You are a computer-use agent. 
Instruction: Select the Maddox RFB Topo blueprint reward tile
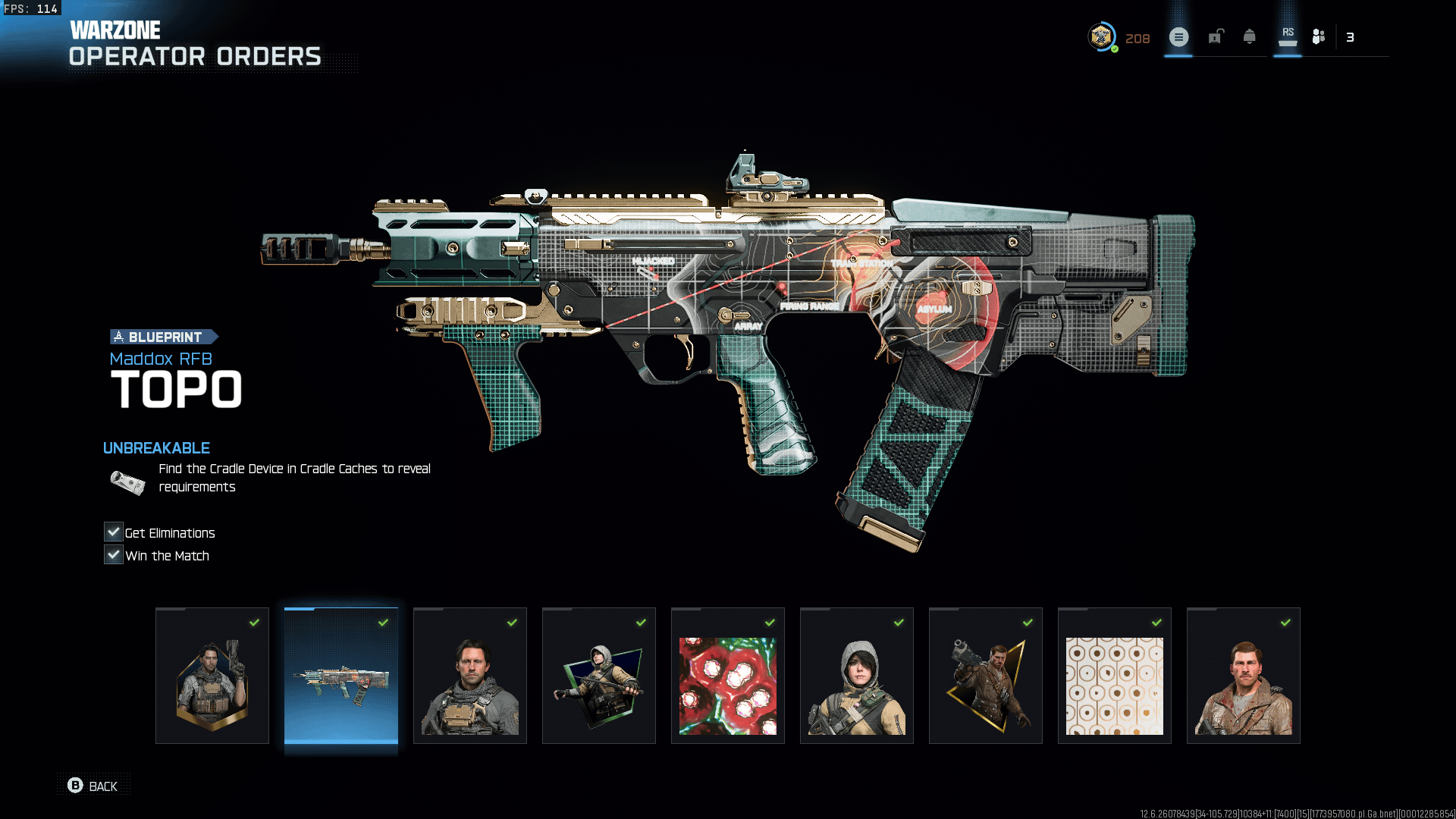pyautogui.click(x=341, y=675)
